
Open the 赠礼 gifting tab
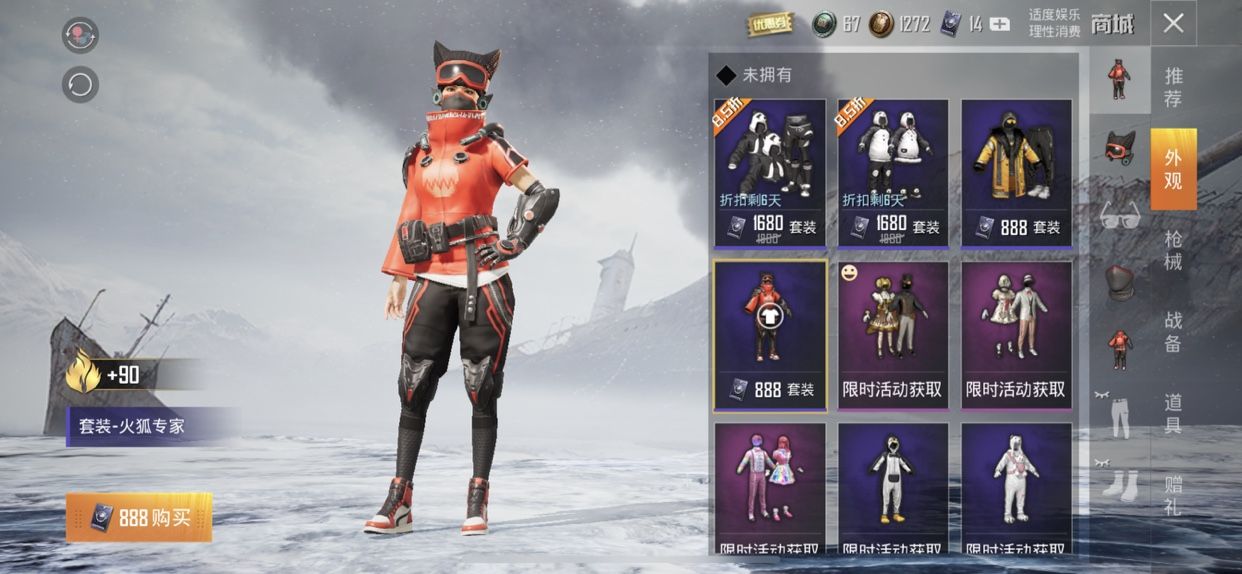(x=1173, y=496)
